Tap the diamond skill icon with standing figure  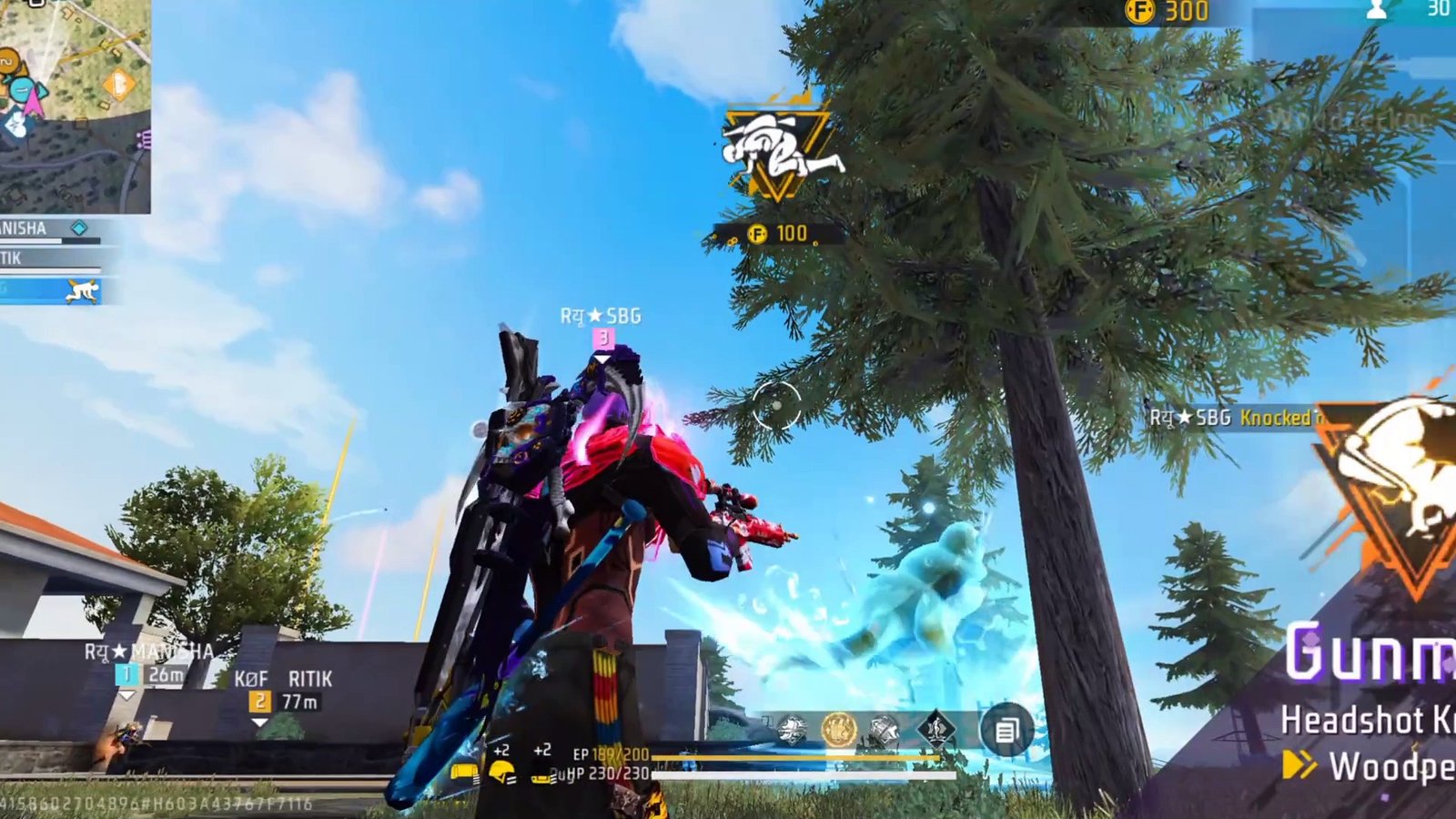pos(935,729)
